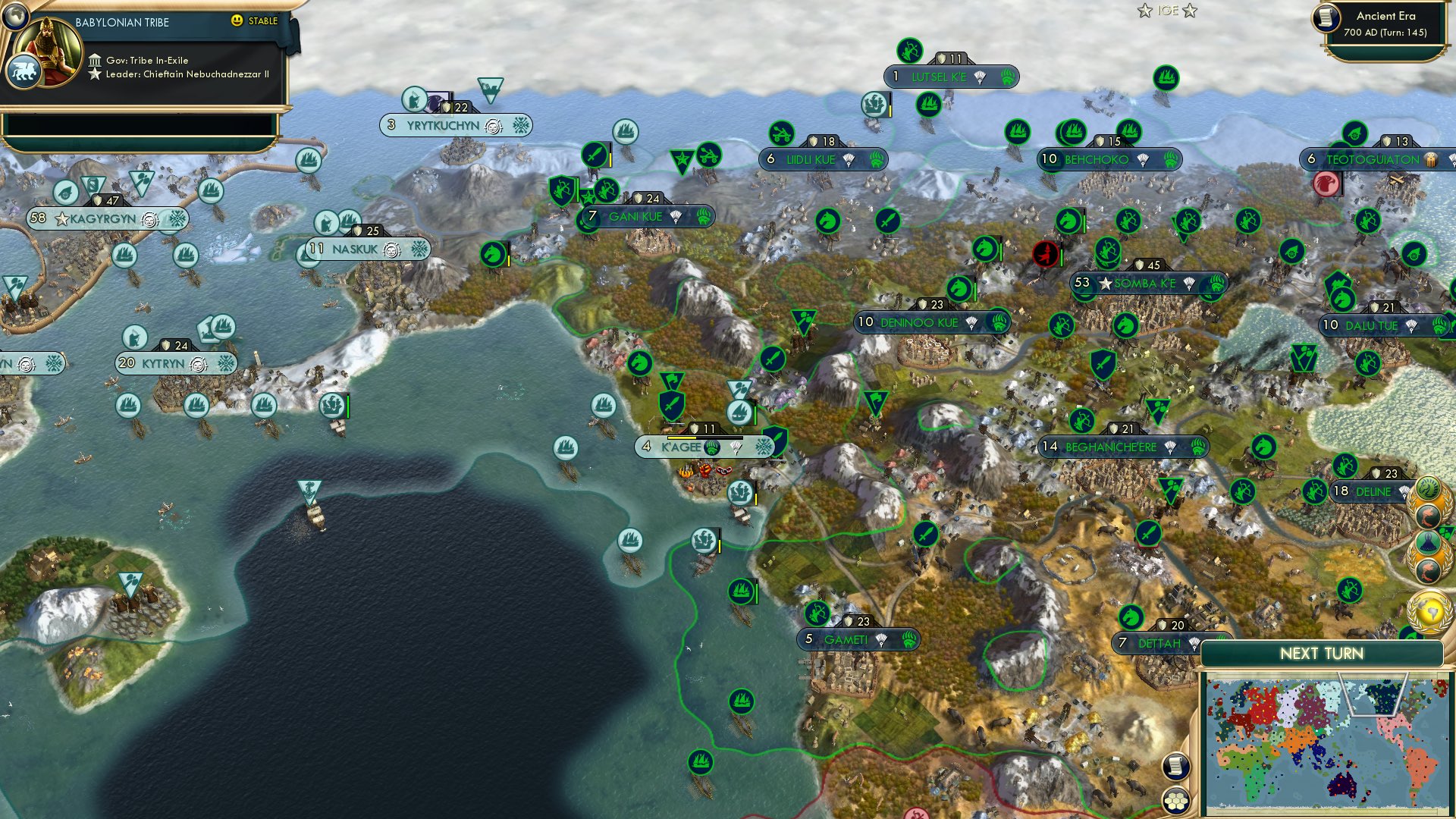
Task: Click the red enemy unit flag near Somba K'e
Action: pyautogui.click(x=1046, y=255)
